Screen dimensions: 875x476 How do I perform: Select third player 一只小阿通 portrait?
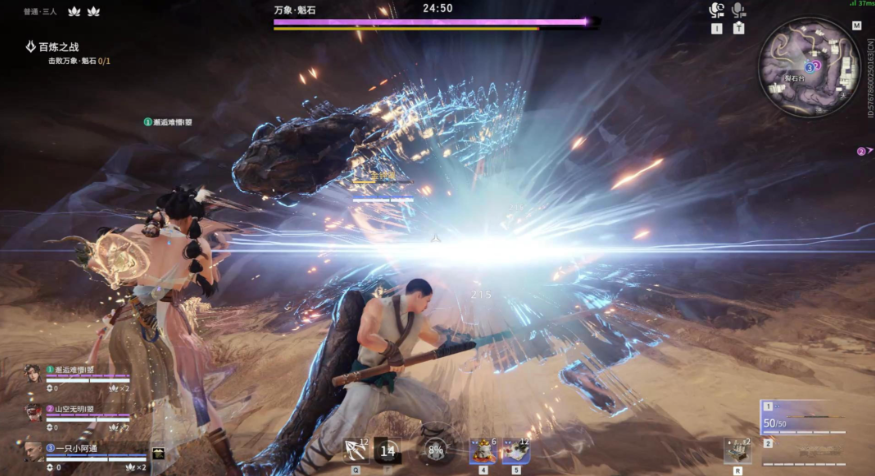tap(33, 452)
